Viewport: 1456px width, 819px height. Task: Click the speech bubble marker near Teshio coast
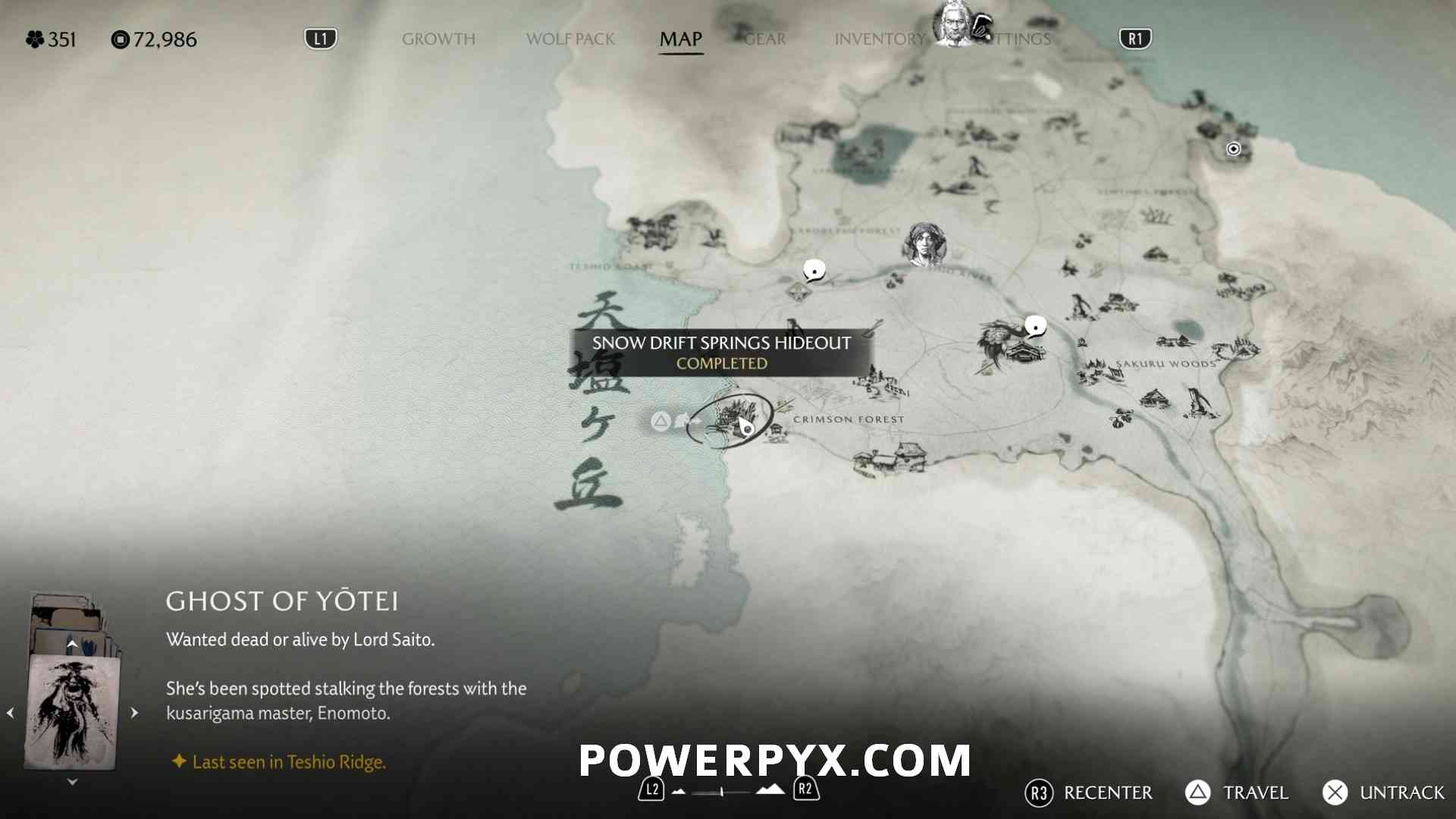click(x=814, y=270)
